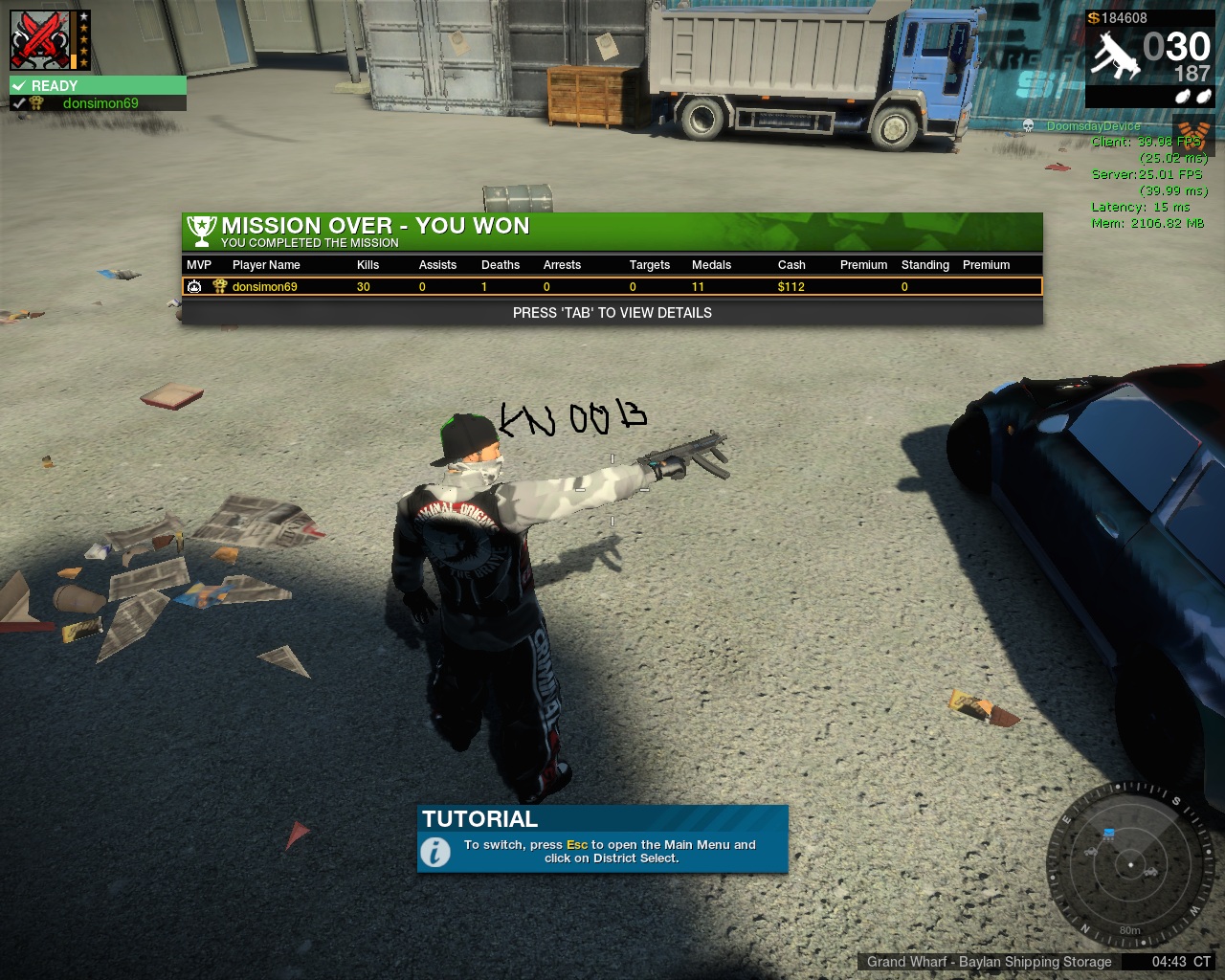Open the crossed guns faction emblem
This screenshot has height=980, width=1225.
tap(40, 40)
